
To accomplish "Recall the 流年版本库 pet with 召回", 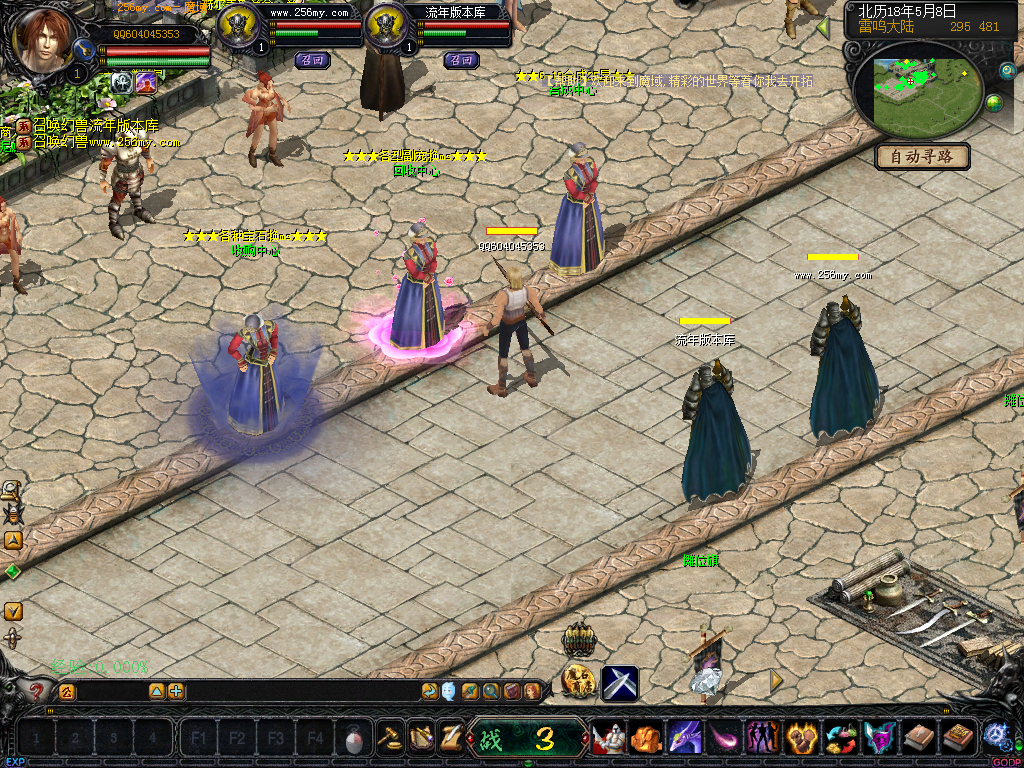I will (461, 60).
